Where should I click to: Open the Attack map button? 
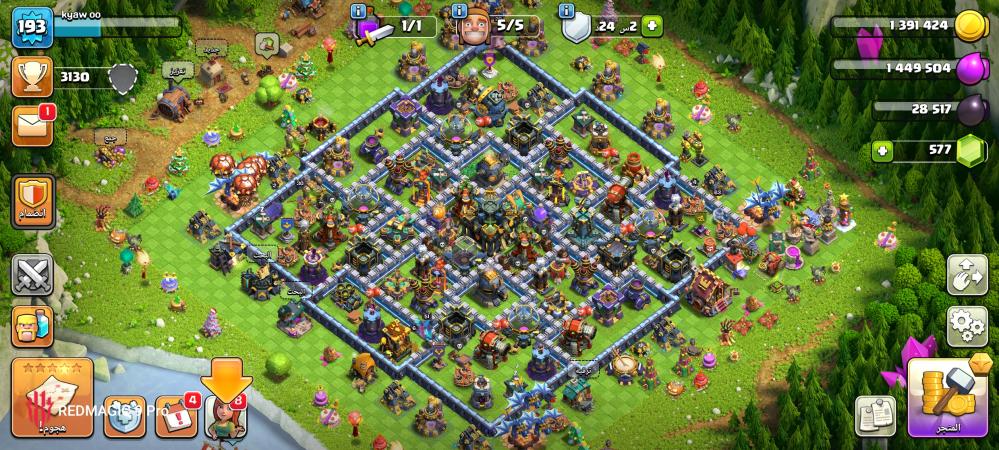click(52, 396)
